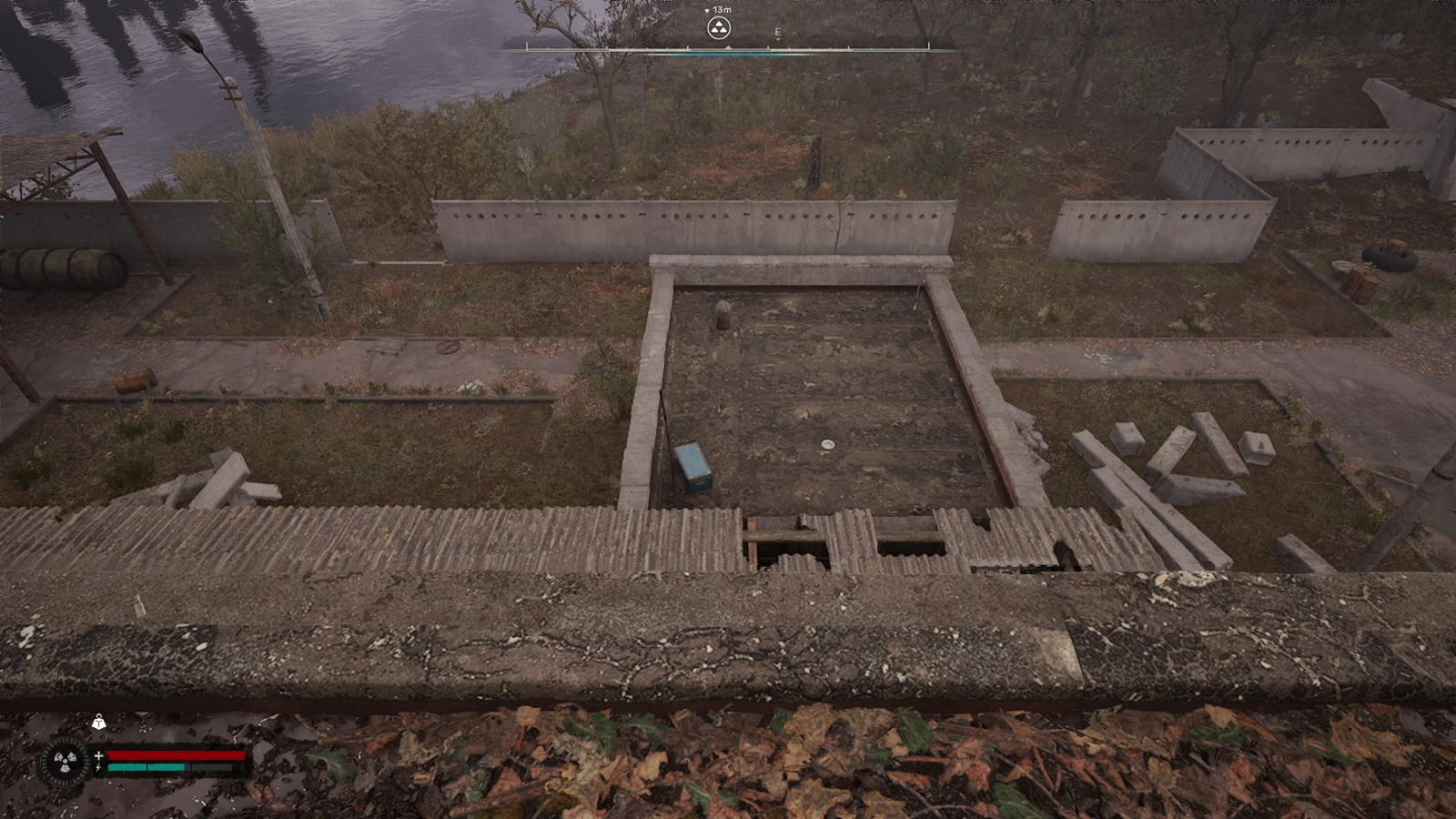
Task: Select the 13m distance label
Action: pos(722,10)
